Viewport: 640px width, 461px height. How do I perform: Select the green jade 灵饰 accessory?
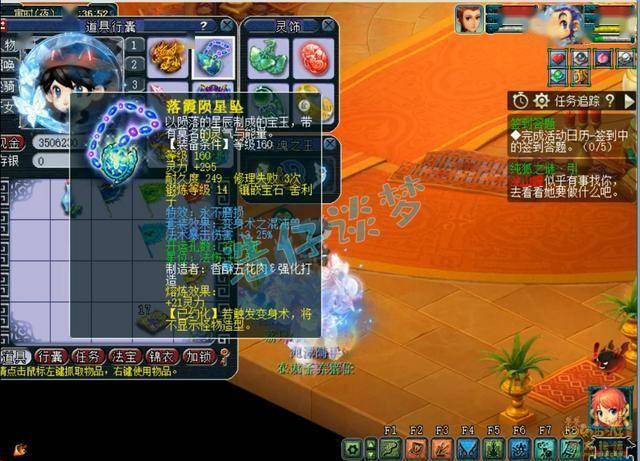(264, 58)
